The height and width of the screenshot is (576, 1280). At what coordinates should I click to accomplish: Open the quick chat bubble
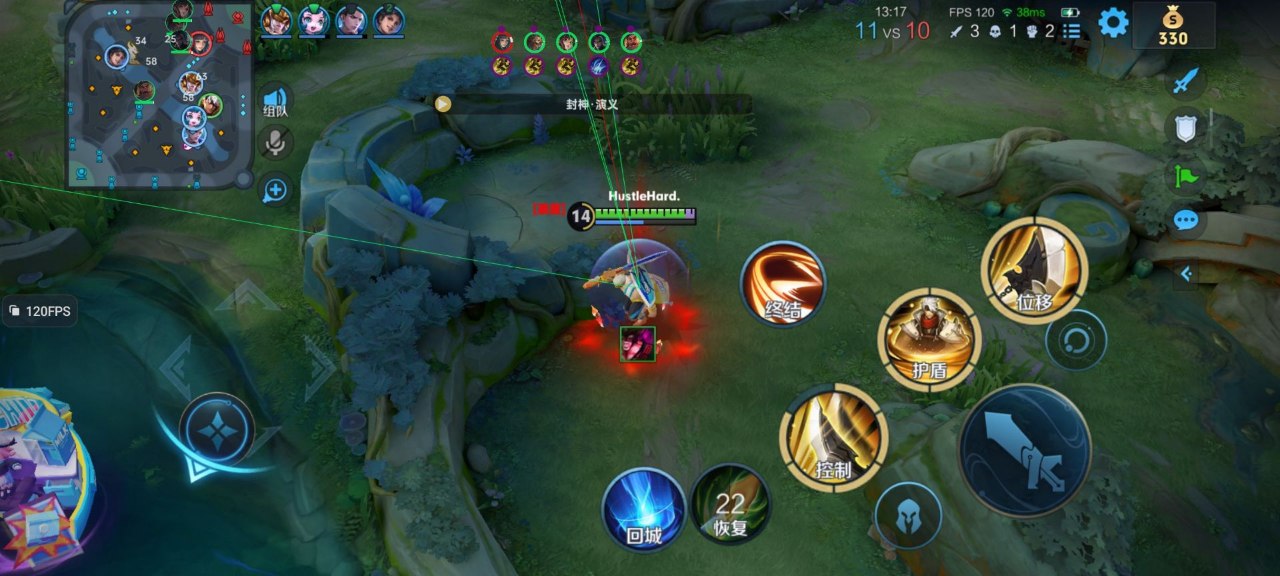(x=1186, y=220)
